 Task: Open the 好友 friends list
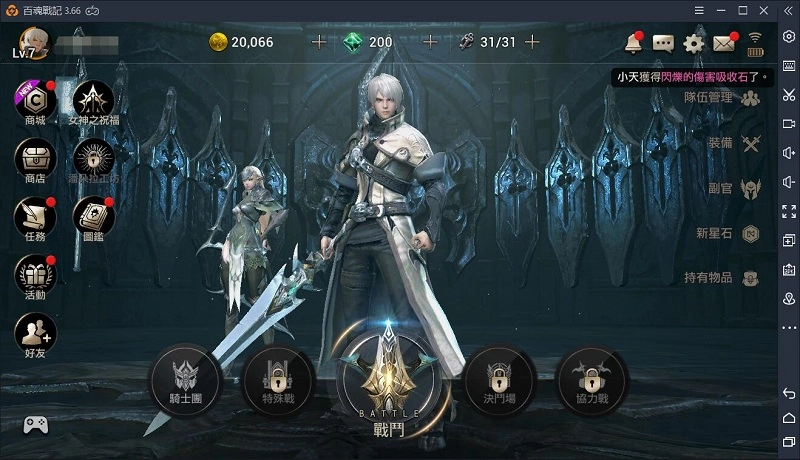click(x=35, y=333)
